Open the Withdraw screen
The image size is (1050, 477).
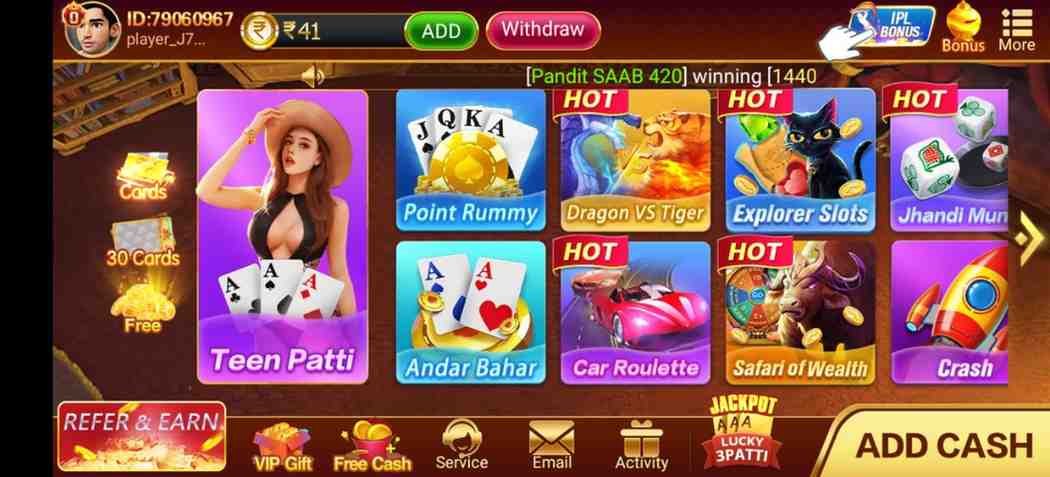click(543, 30)
